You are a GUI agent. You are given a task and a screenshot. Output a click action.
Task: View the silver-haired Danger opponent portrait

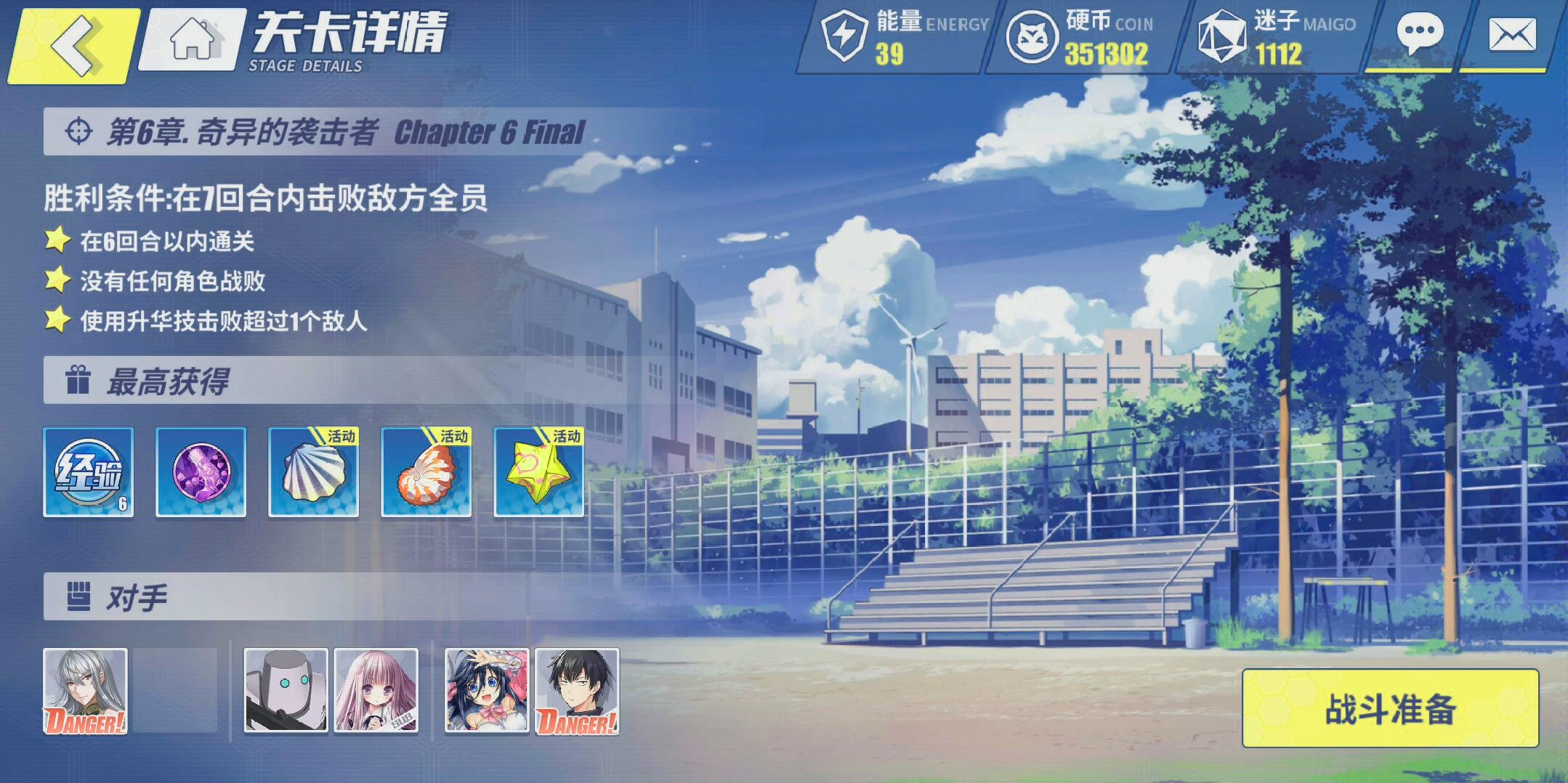[86, 691]
